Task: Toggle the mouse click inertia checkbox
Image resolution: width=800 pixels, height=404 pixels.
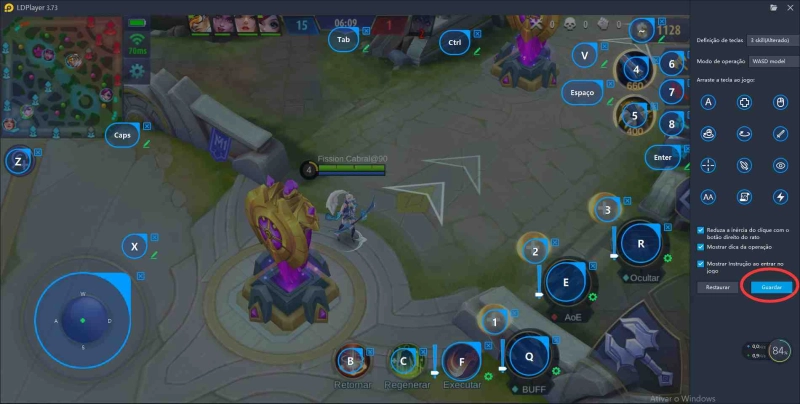Action: (x=701, y=229)
